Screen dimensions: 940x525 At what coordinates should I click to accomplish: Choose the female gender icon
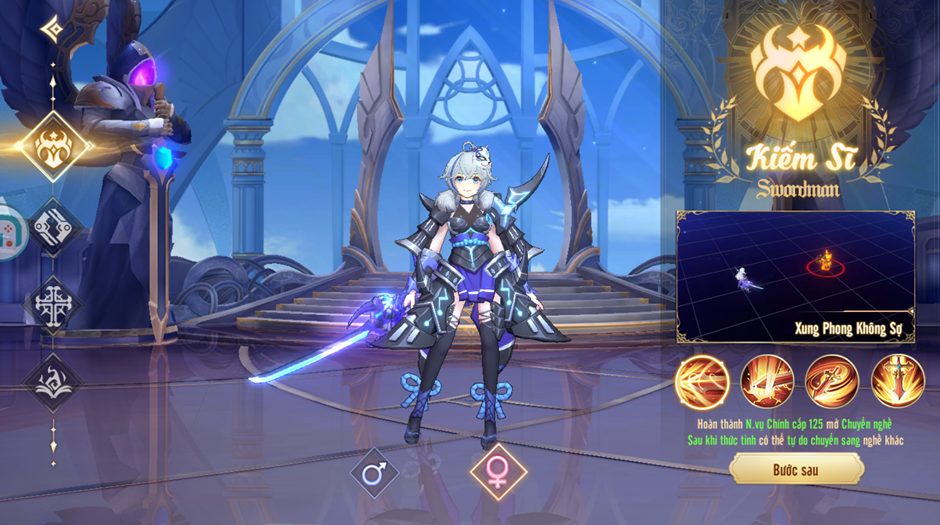tap(497, 473)
